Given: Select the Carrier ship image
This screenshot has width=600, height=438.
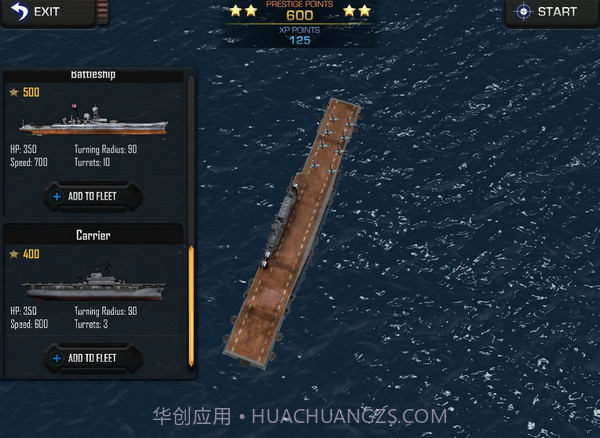Looking at the screenshot, I should 92,283.
